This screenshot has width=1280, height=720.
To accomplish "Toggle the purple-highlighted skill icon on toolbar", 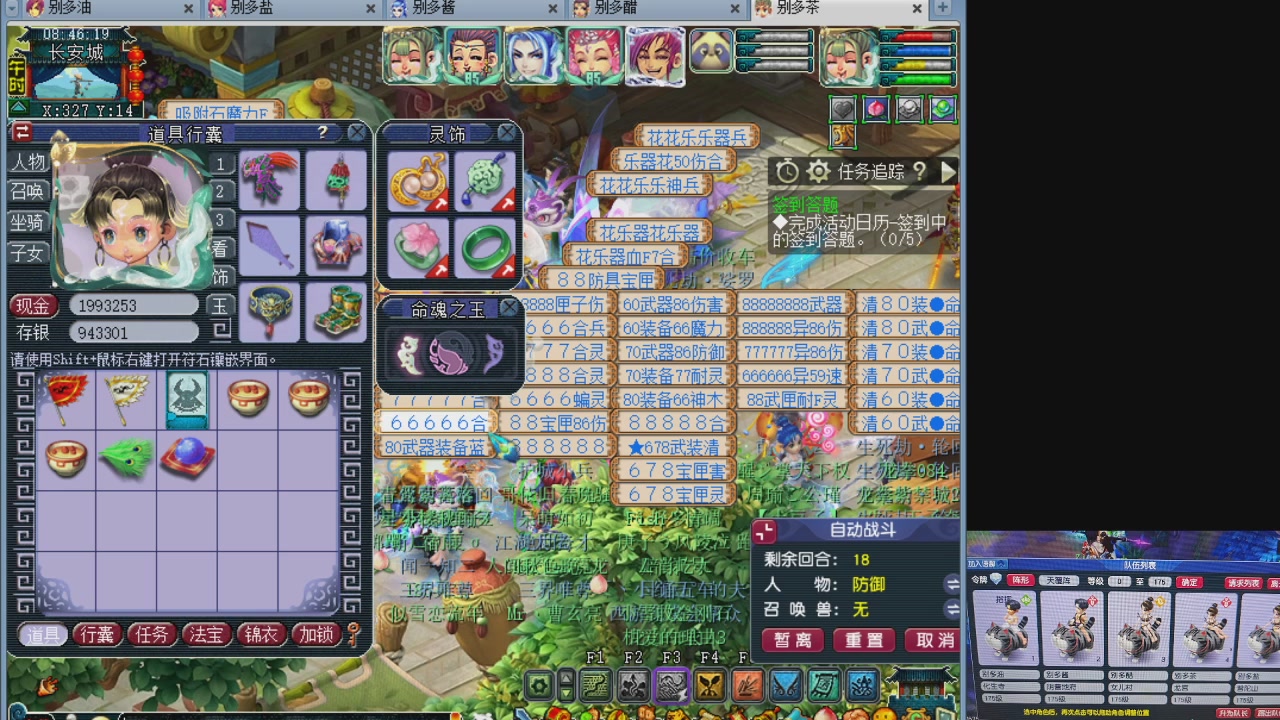I will point(672,684).
